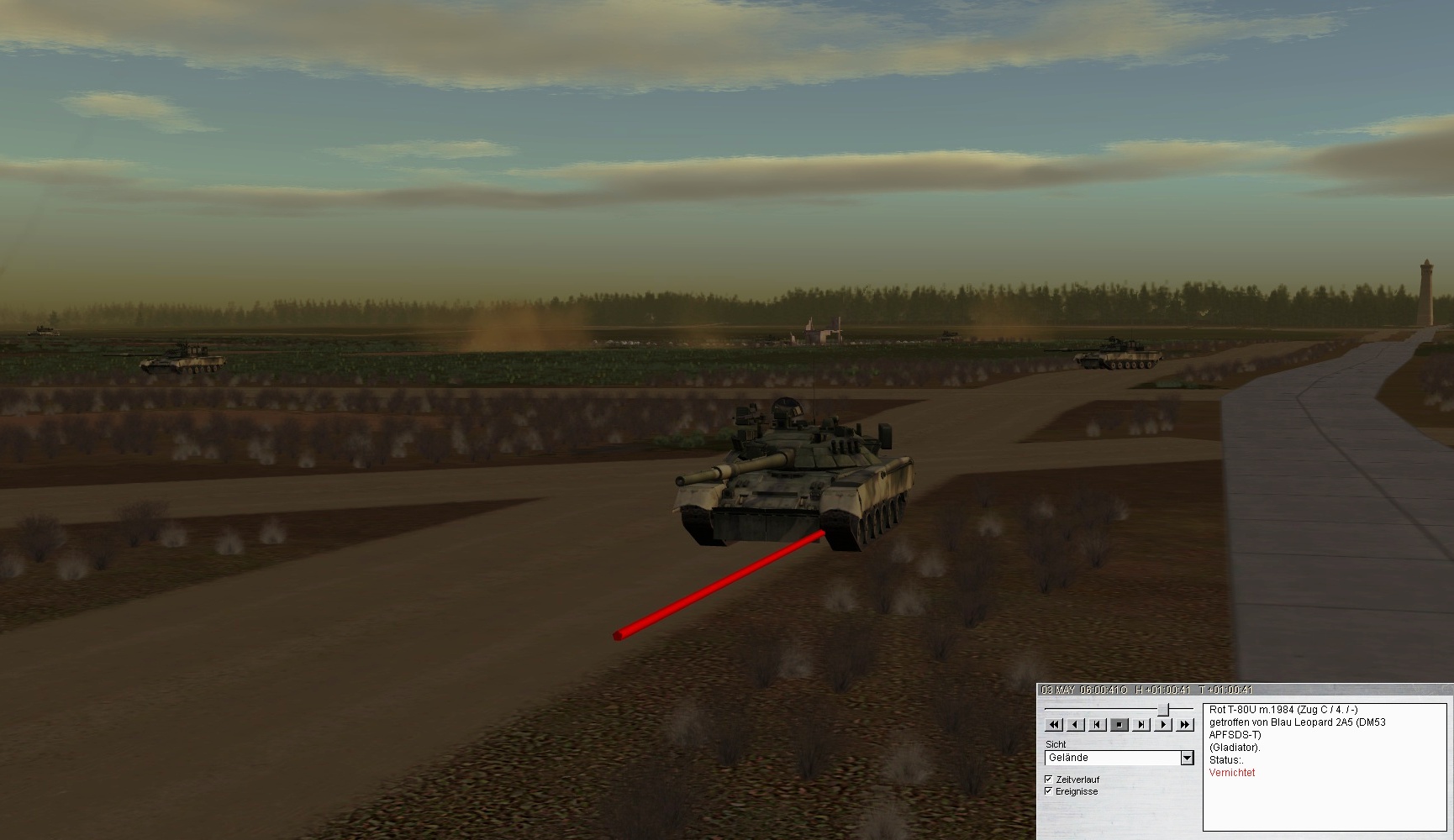This screenshot has width=1454, height=840.
Task: Stop the replay playback
Action: [x=1119, y=724]
